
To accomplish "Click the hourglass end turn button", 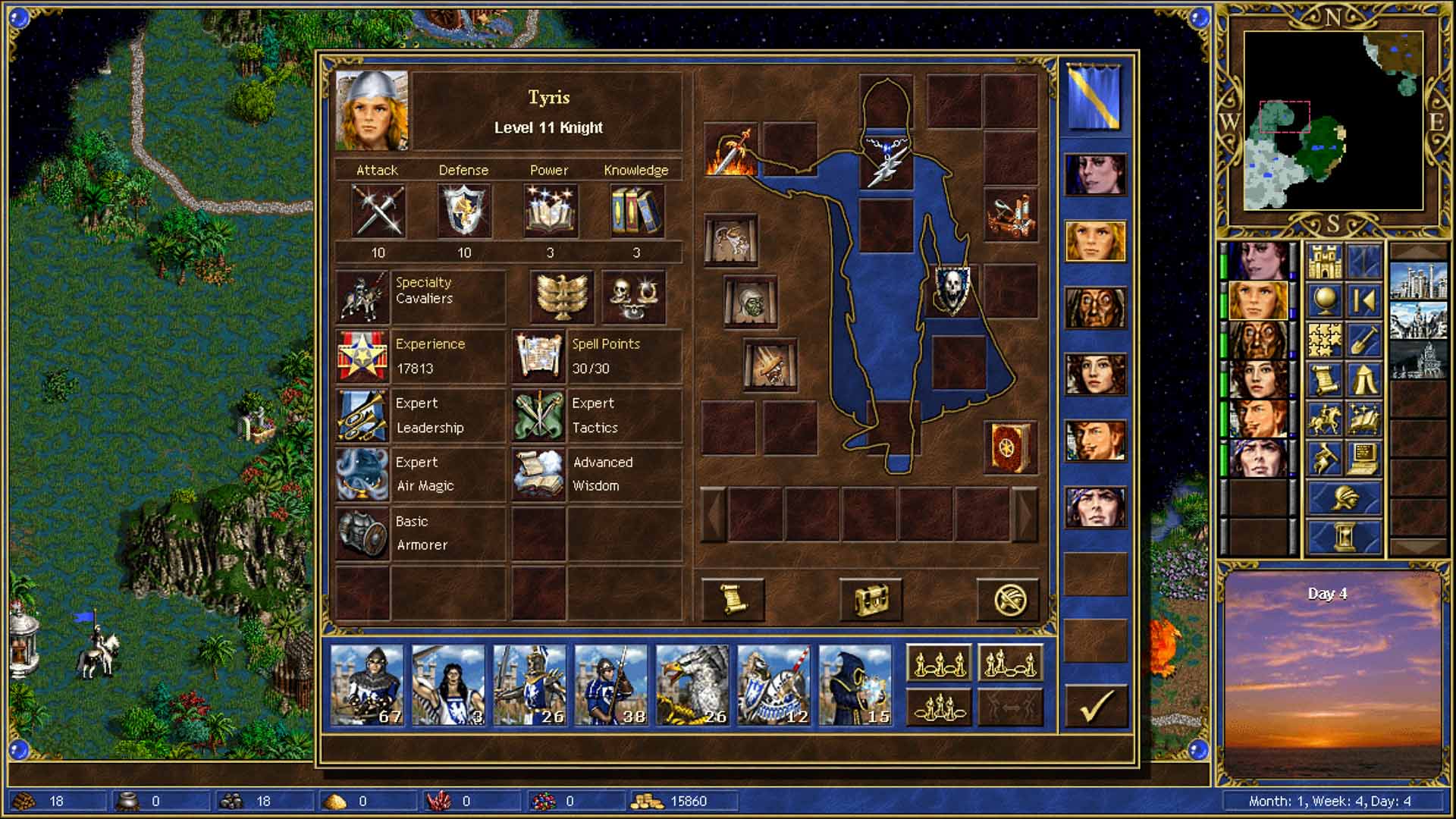I will (1345, 535).
